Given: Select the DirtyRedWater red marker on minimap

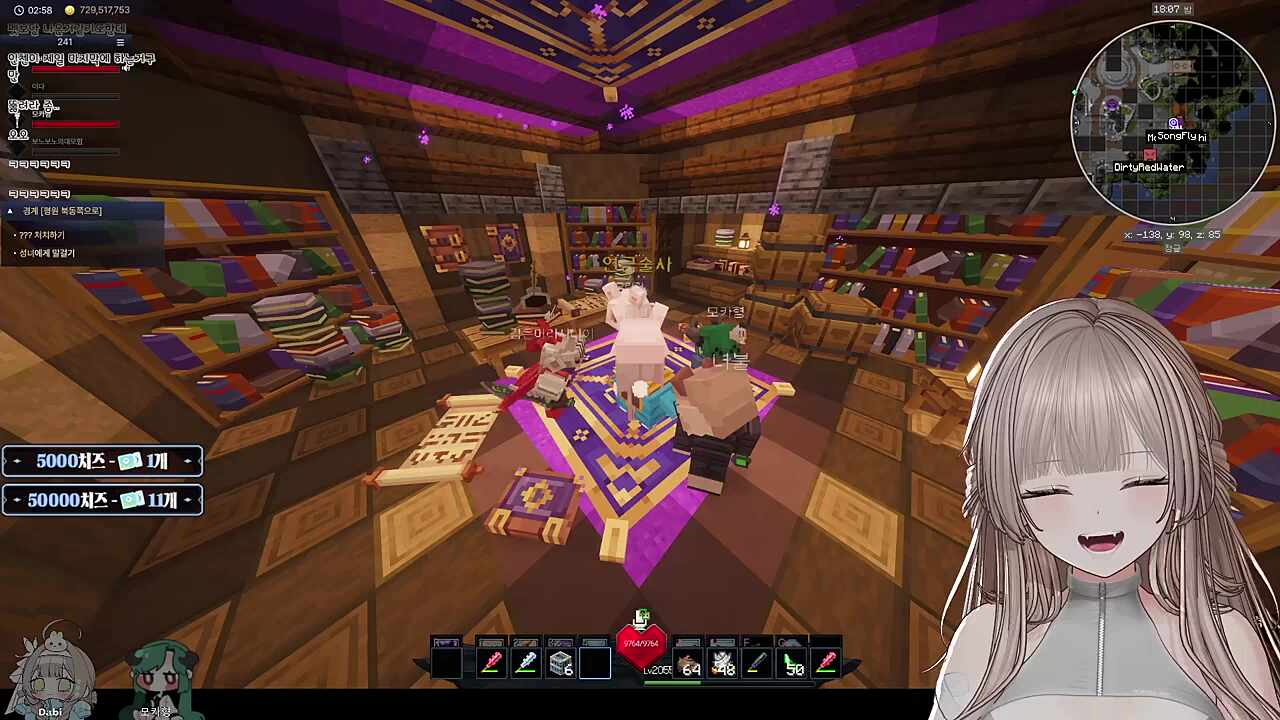Looking at the screenshot, I should pos(1150,155).
